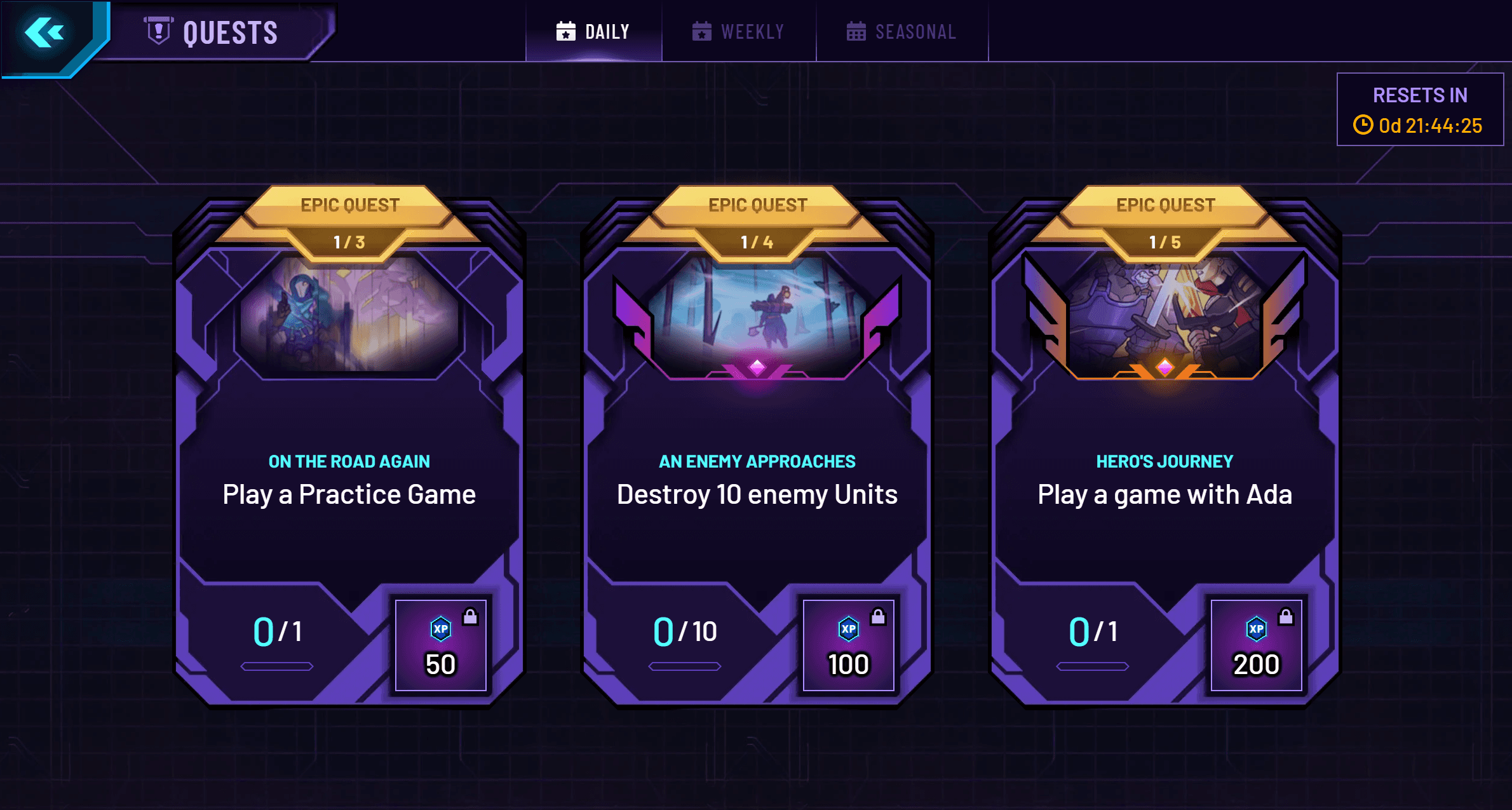This screenshot has width=1512, height=810.
Task: Click the lock icon on the 200 XP reward
Action: click(1286, 617)
